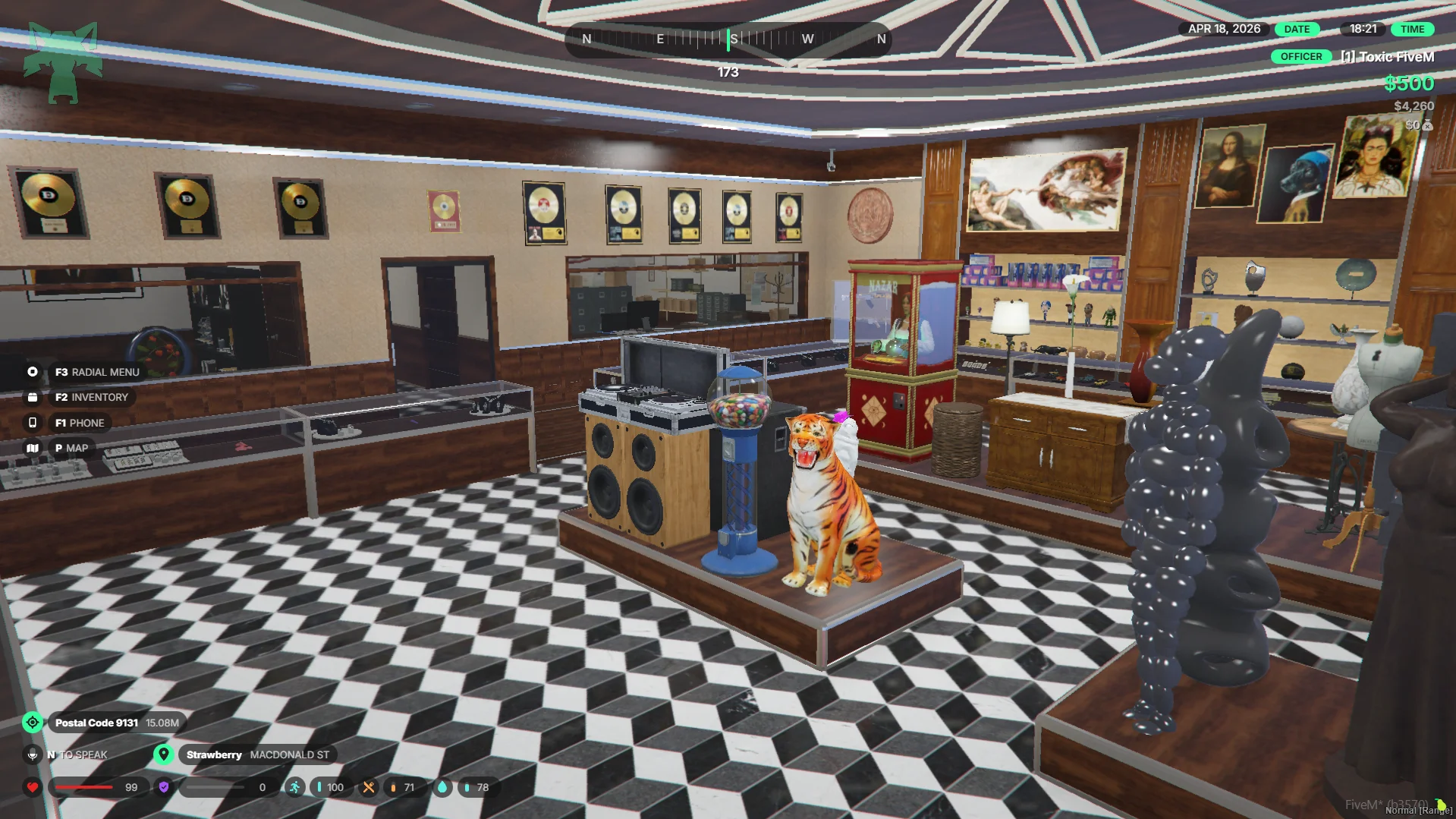Click the green server logo

point(63,62)
